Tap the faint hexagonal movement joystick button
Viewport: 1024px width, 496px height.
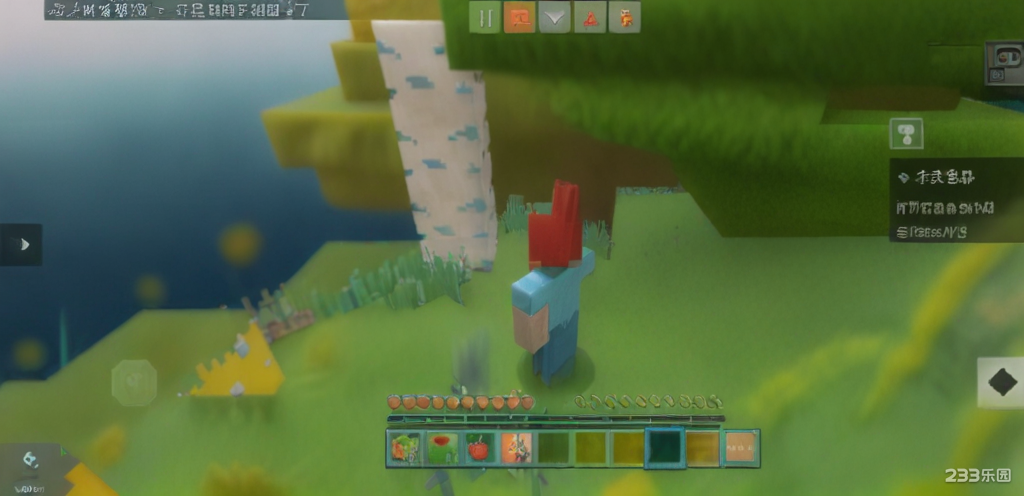[x=134, y=382]
